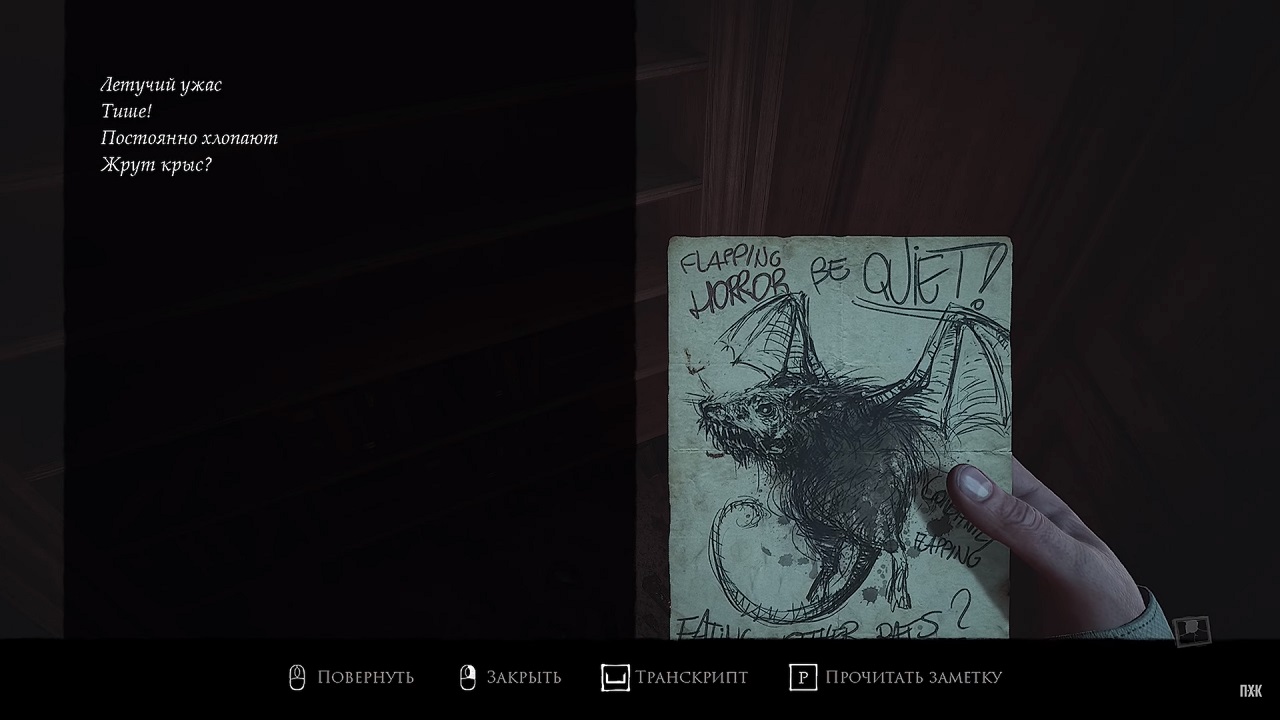Click the mouse icon beside Закрыть
This screenshot has width=1280, height=720.
coord(466,677)
